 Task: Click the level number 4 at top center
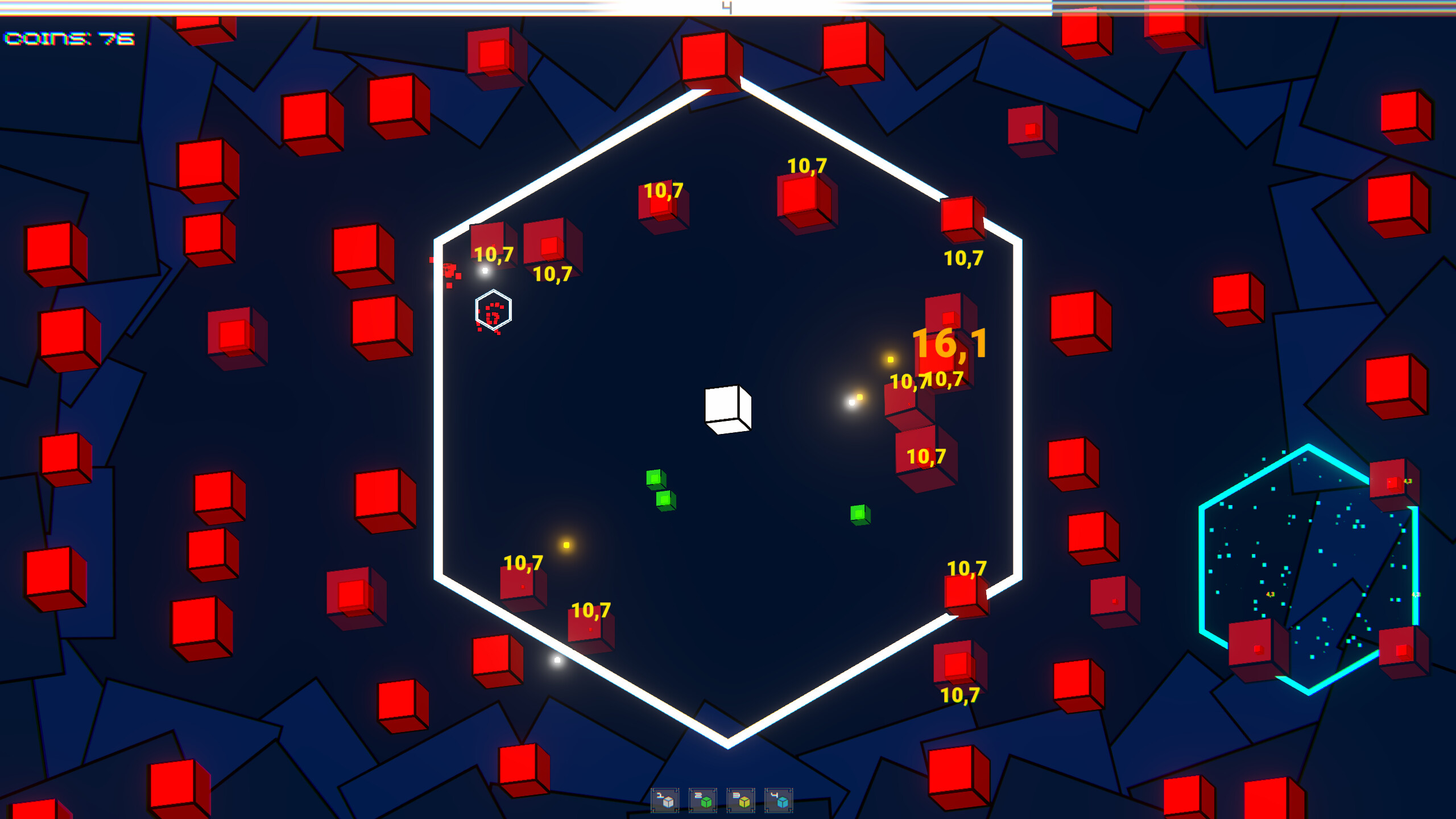coord(726,7)
